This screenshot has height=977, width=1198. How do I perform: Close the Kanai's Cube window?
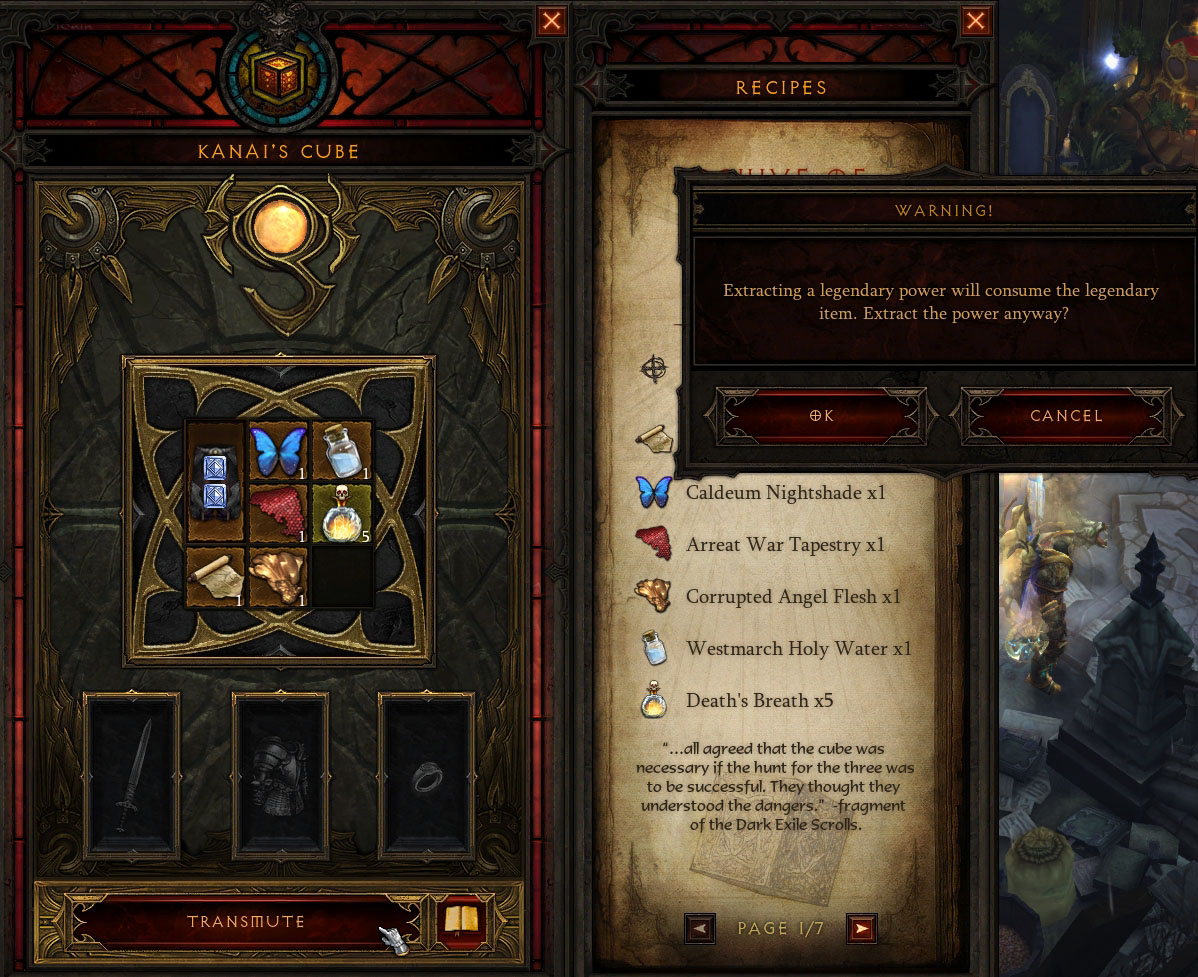pos(551,21)
